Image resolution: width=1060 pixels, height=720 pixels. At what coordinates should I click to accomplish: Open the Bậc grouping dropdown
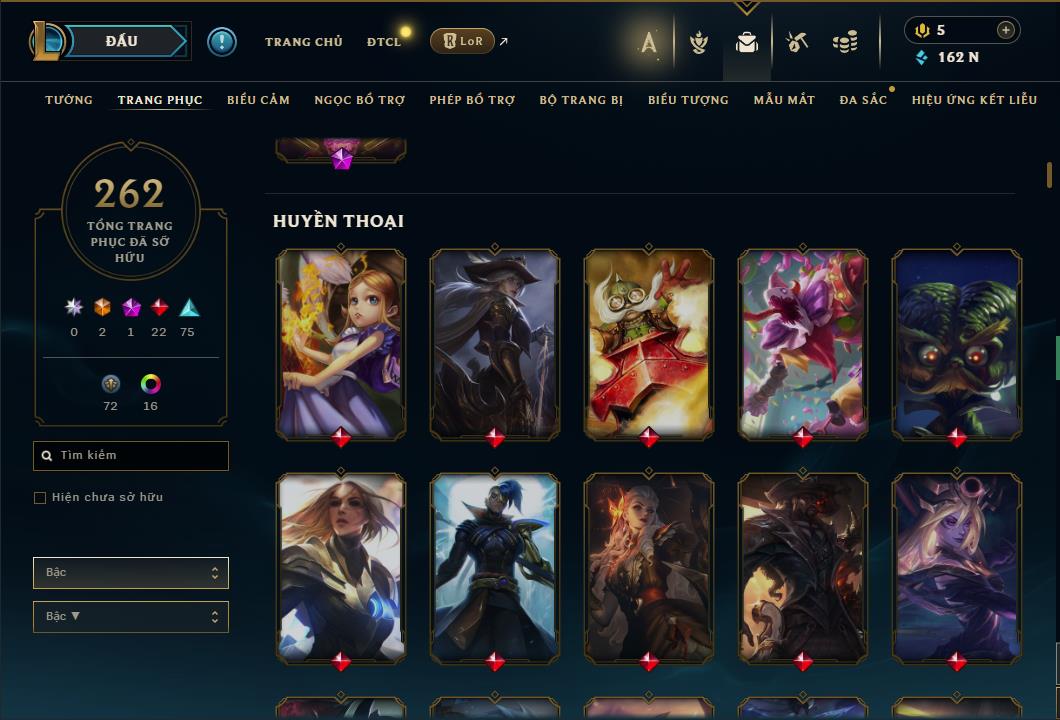[x=131, y=573]
